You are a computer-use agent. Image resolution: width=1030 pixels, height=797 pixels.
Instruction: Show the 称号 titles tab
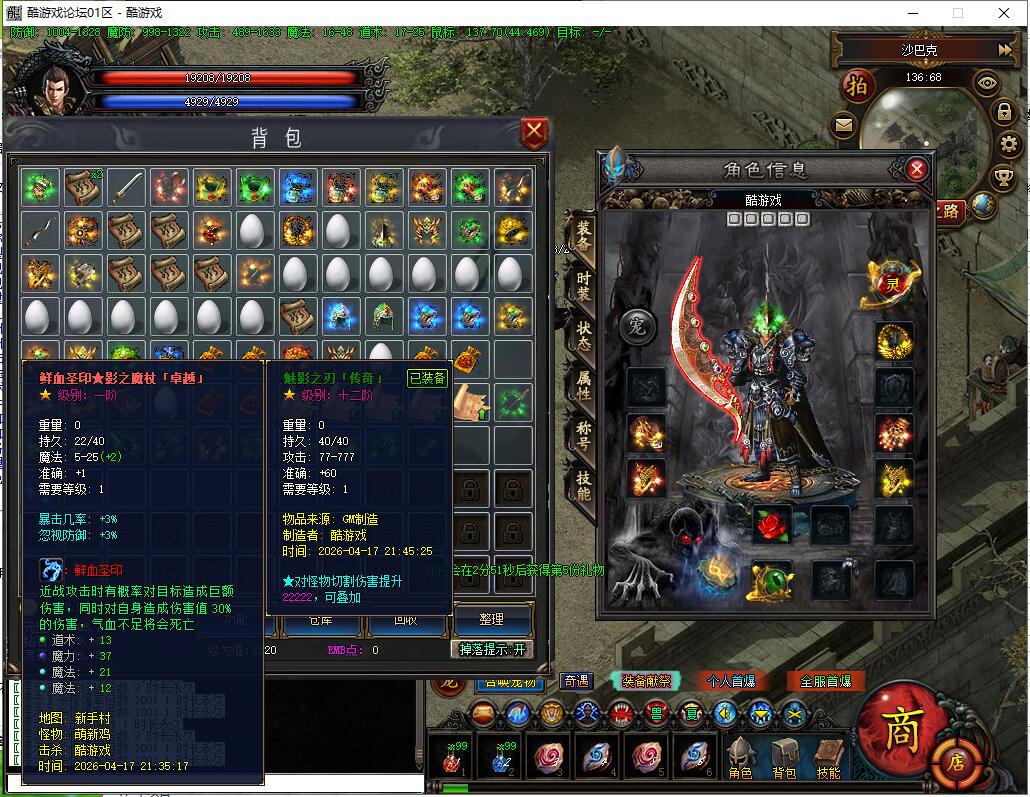[582, 436]
